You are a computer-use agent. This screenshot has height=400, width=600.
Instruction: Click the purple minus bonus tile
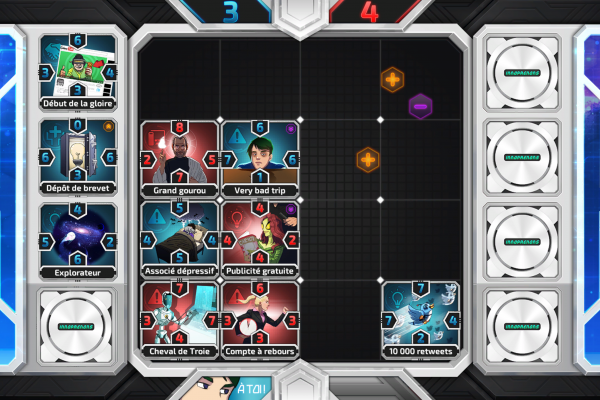tap(421, 104)
